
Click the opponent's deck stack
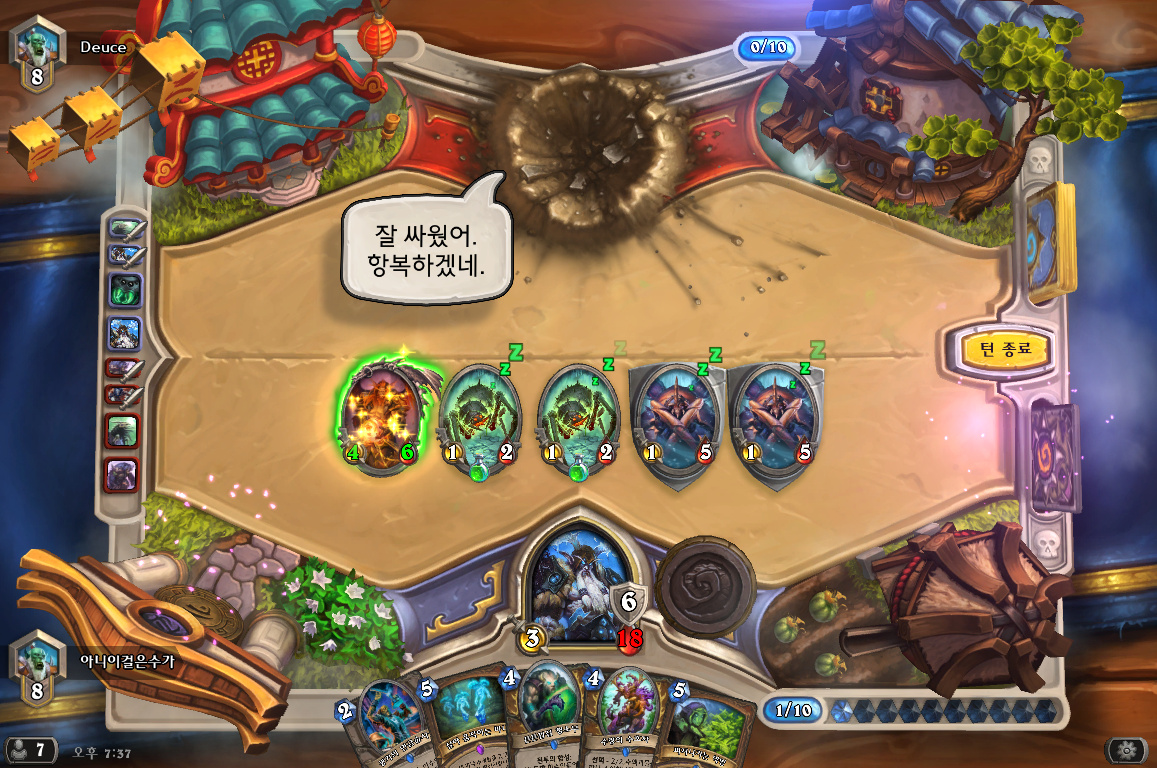point(1045,242)
